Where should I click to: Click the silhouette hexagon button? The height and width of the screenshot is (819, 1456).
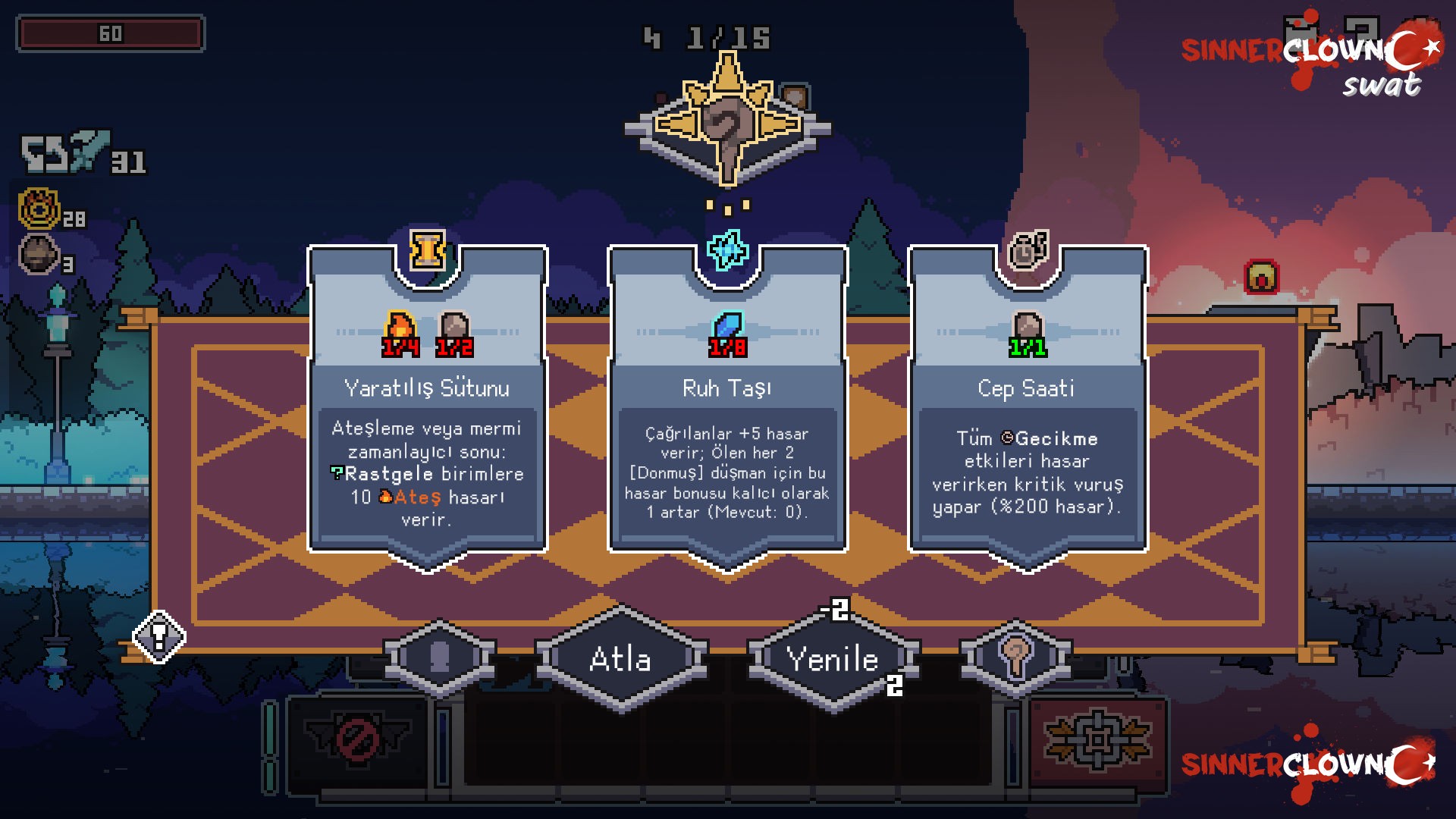[440, 657]
